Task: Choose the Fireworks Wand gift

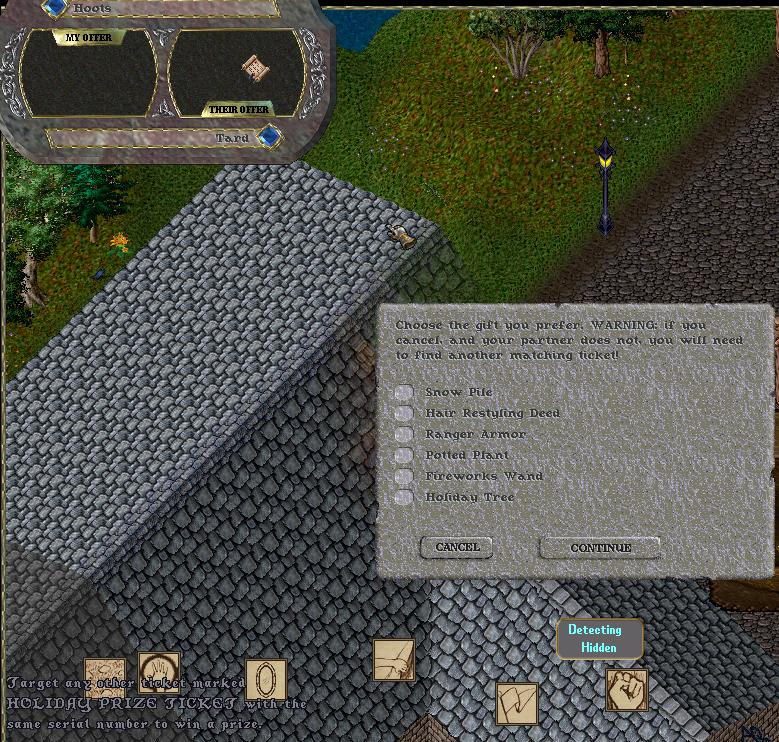Action: coord(404,476)
